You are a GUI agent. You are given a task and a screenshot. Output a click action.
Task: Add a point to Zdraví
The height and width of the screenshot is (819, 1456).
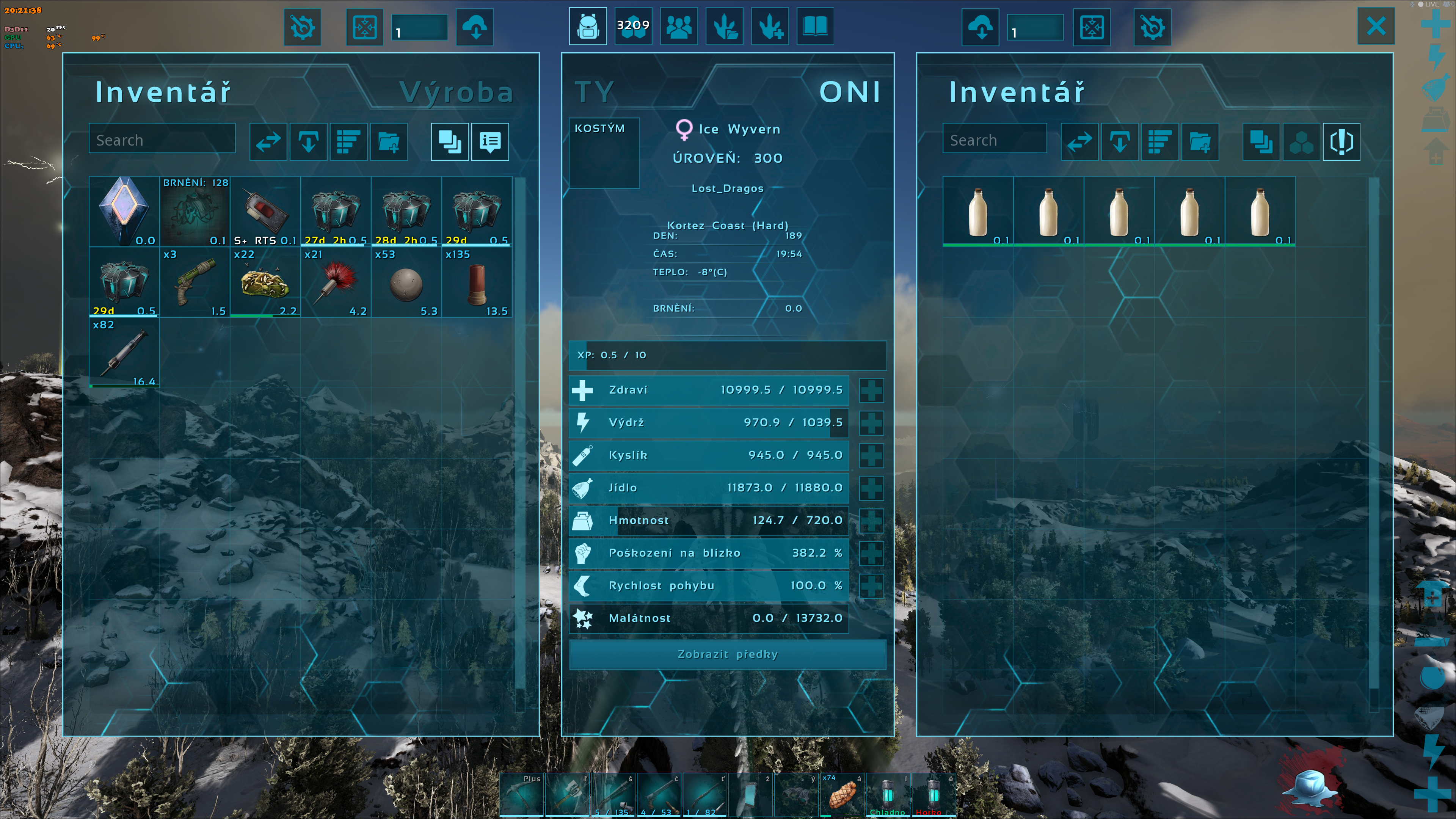(871, 390)
